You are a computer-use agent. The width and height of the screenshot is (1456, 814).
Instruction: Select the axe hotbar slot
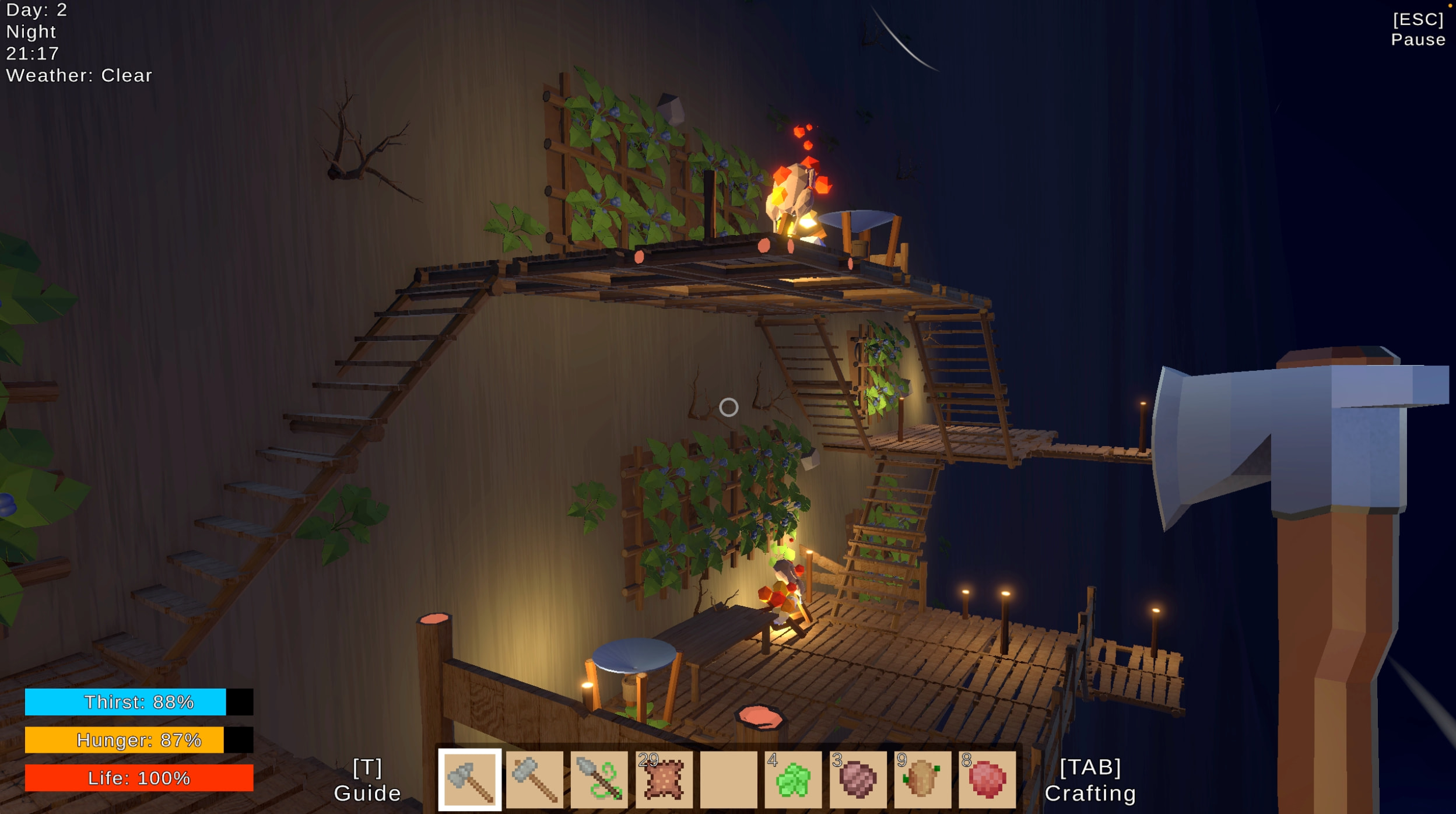tap(469, 779)
